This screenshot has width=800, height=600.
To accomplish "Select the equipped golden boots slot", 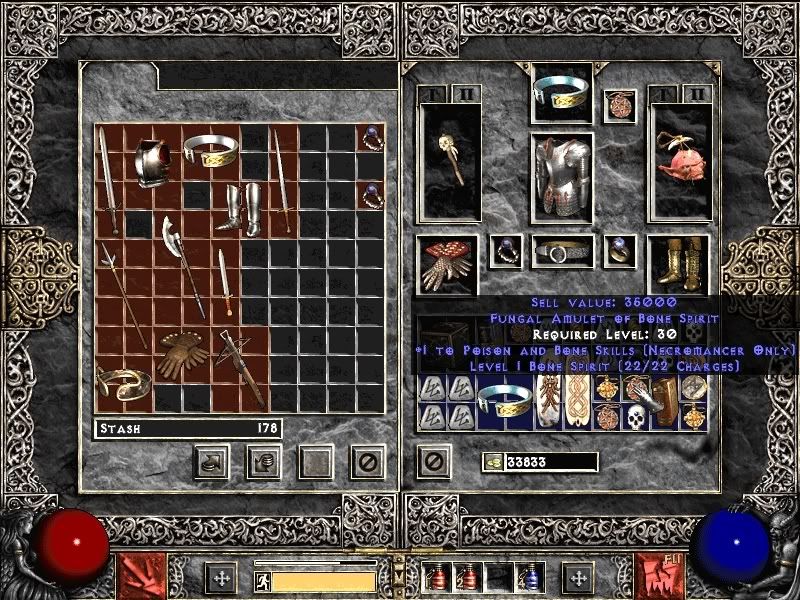I will 678,264.
